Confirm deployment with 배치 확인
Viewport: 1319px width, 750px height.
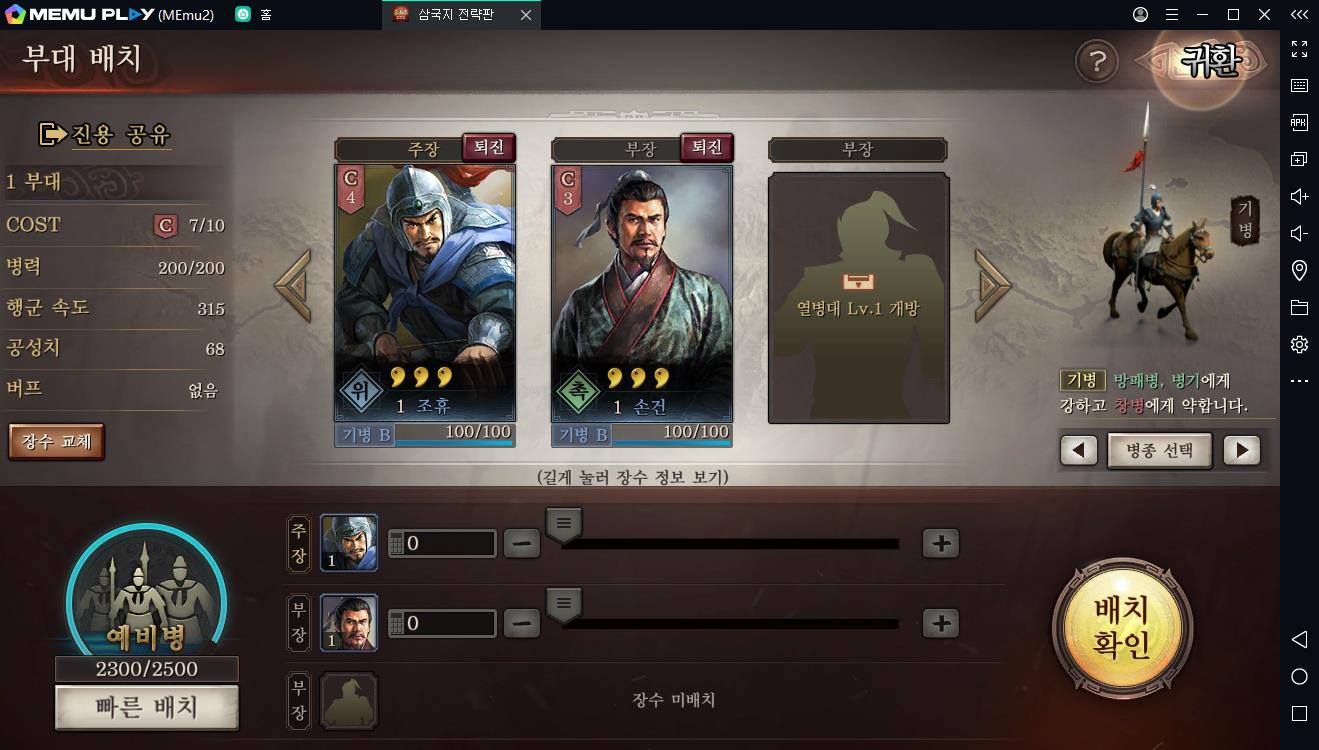[1122, 627]
